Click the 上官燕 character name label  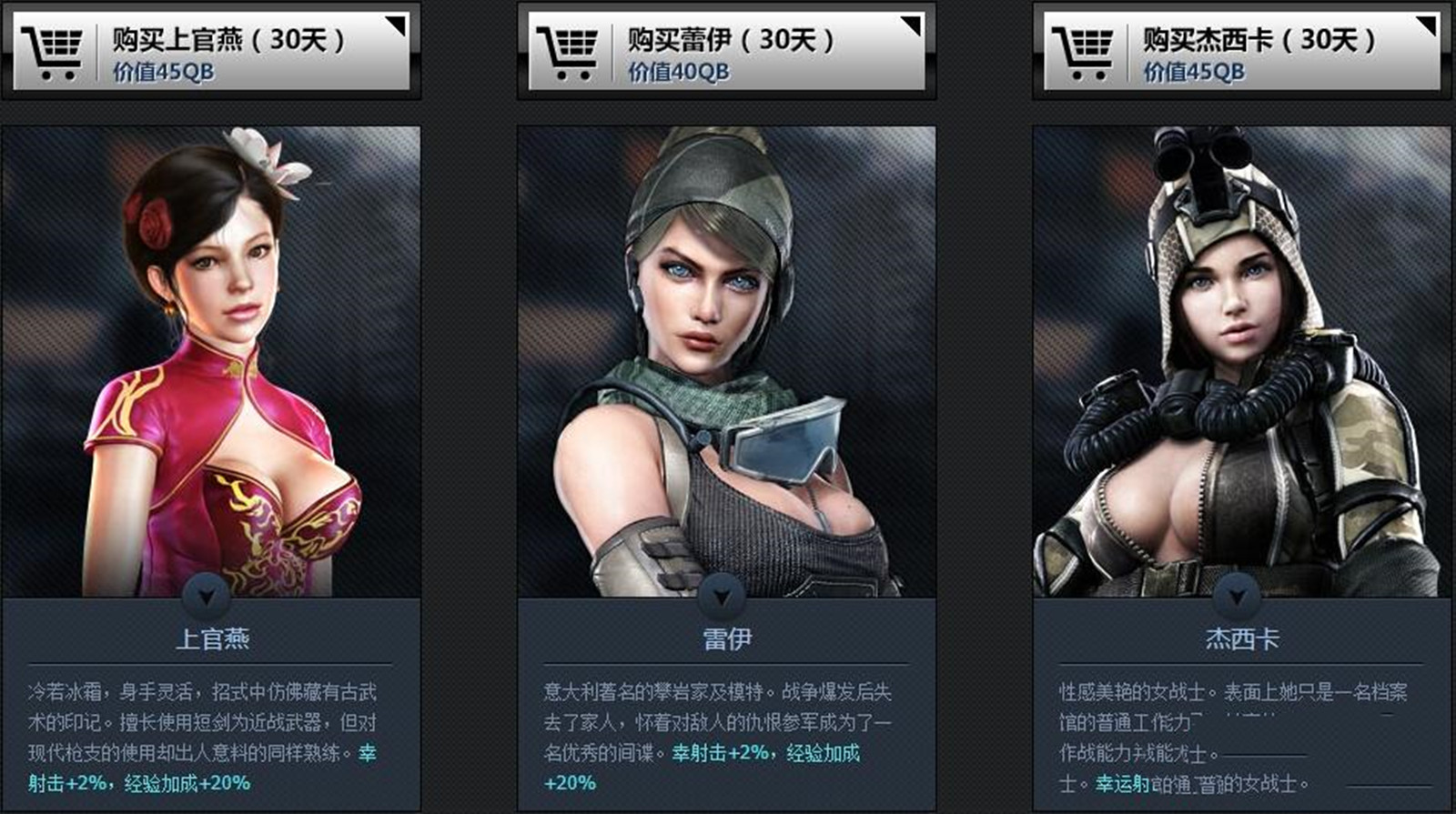211,638
